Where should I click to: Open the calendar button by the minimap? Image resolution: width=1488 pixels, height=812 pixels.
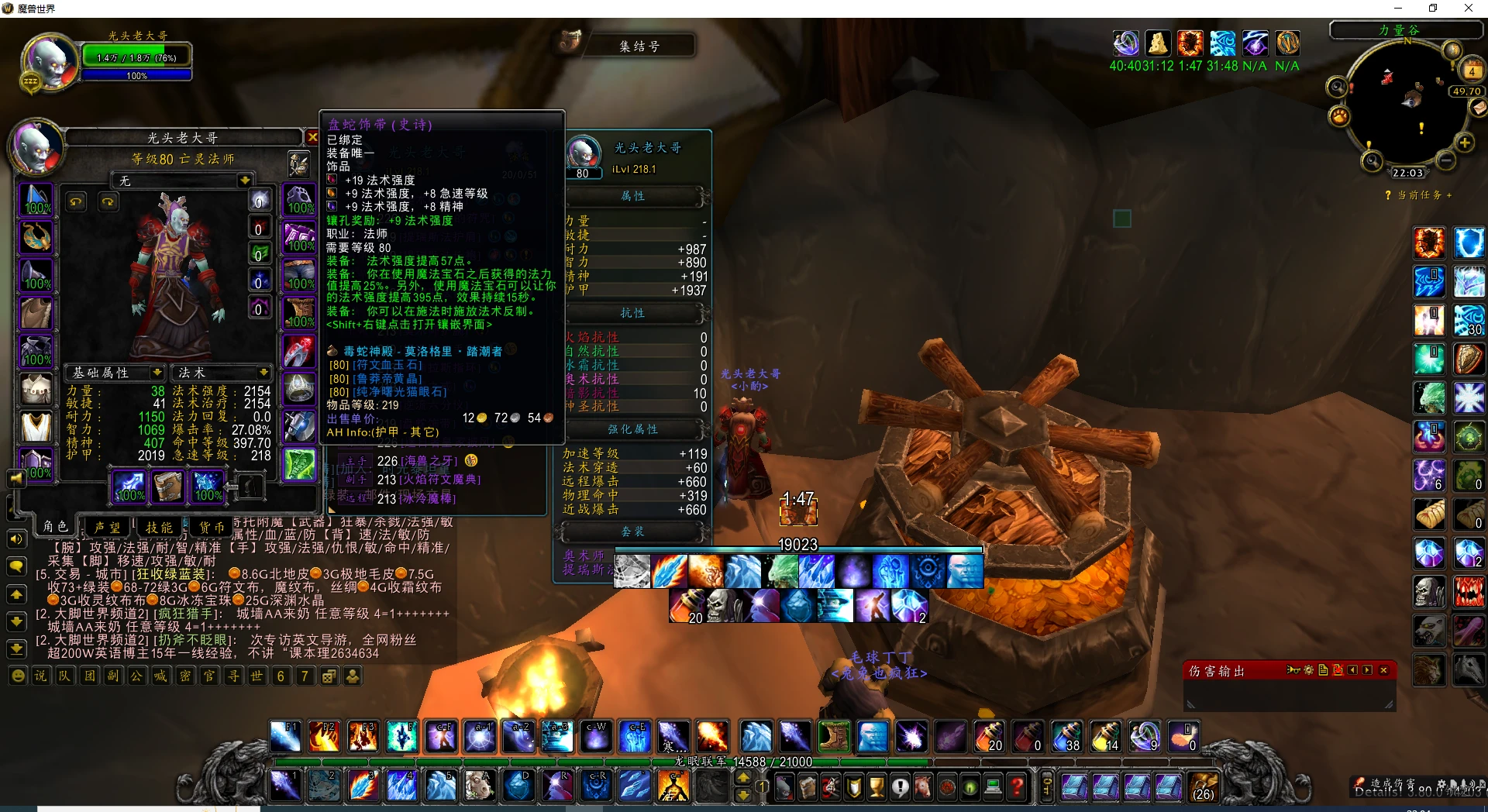(x=1471, y=71)
